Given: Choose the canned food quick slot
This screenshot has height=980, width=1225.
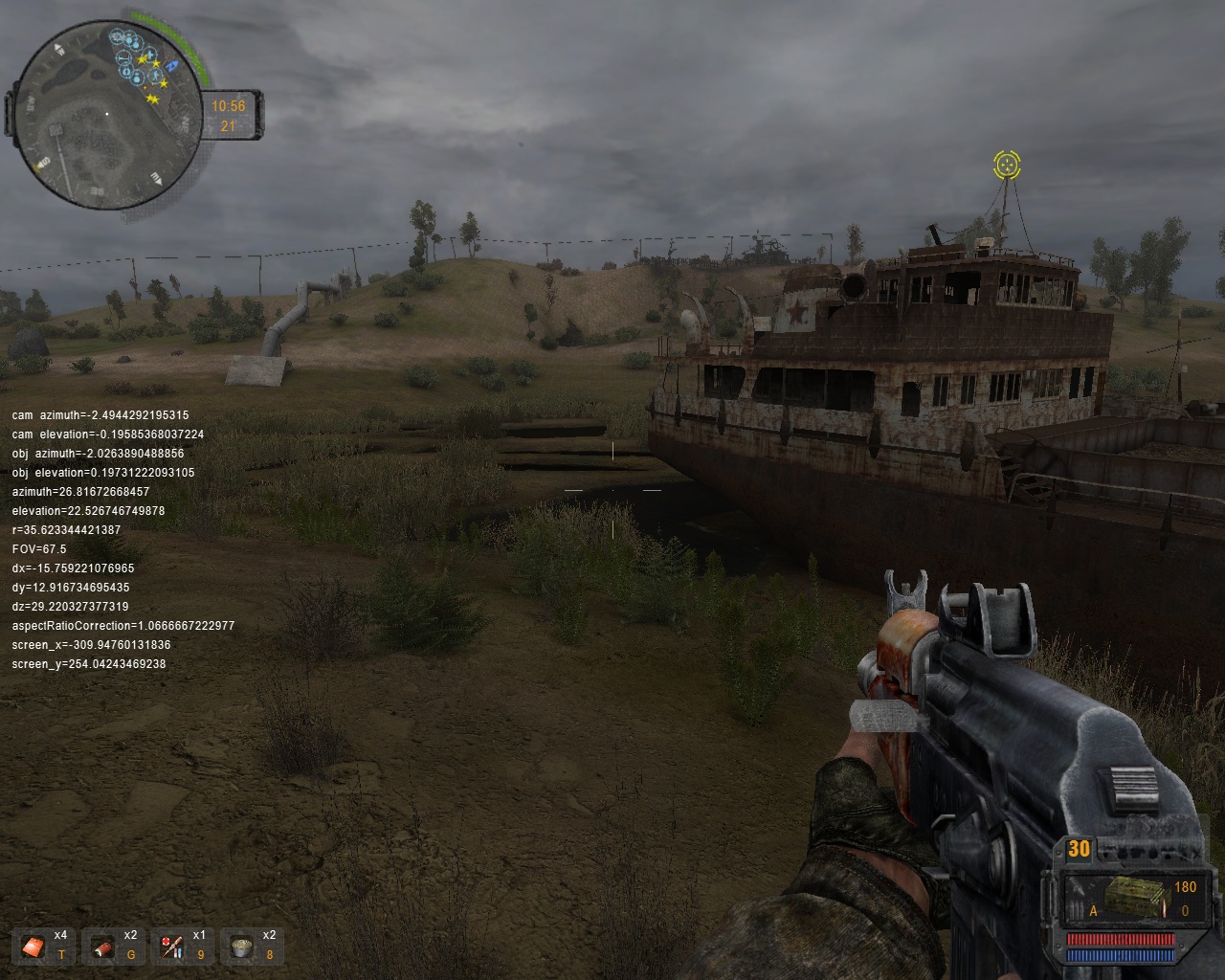Looking at the screenshot, I should tap(242, 947).
